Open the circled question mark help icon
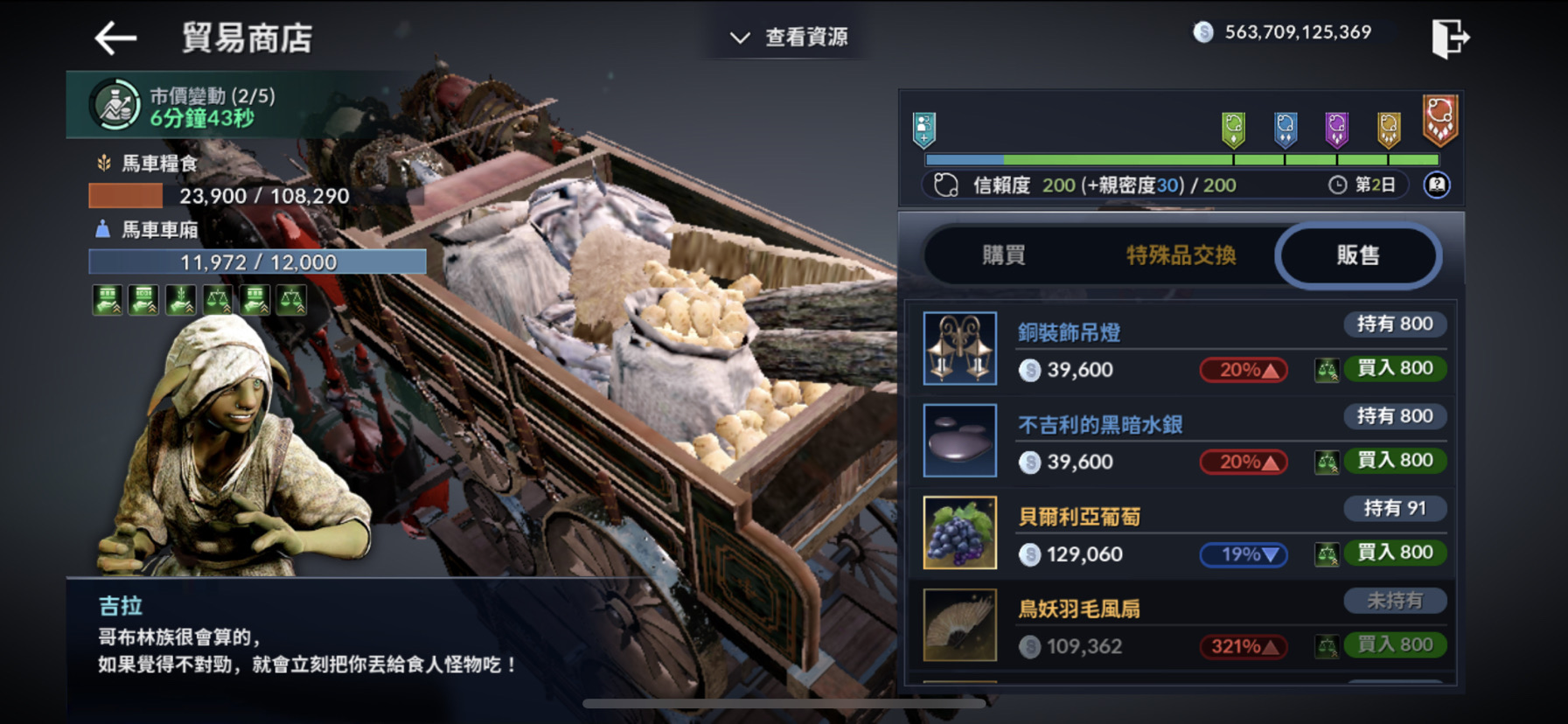Screen dimensions: 1568x724 tap(1436, 184)
